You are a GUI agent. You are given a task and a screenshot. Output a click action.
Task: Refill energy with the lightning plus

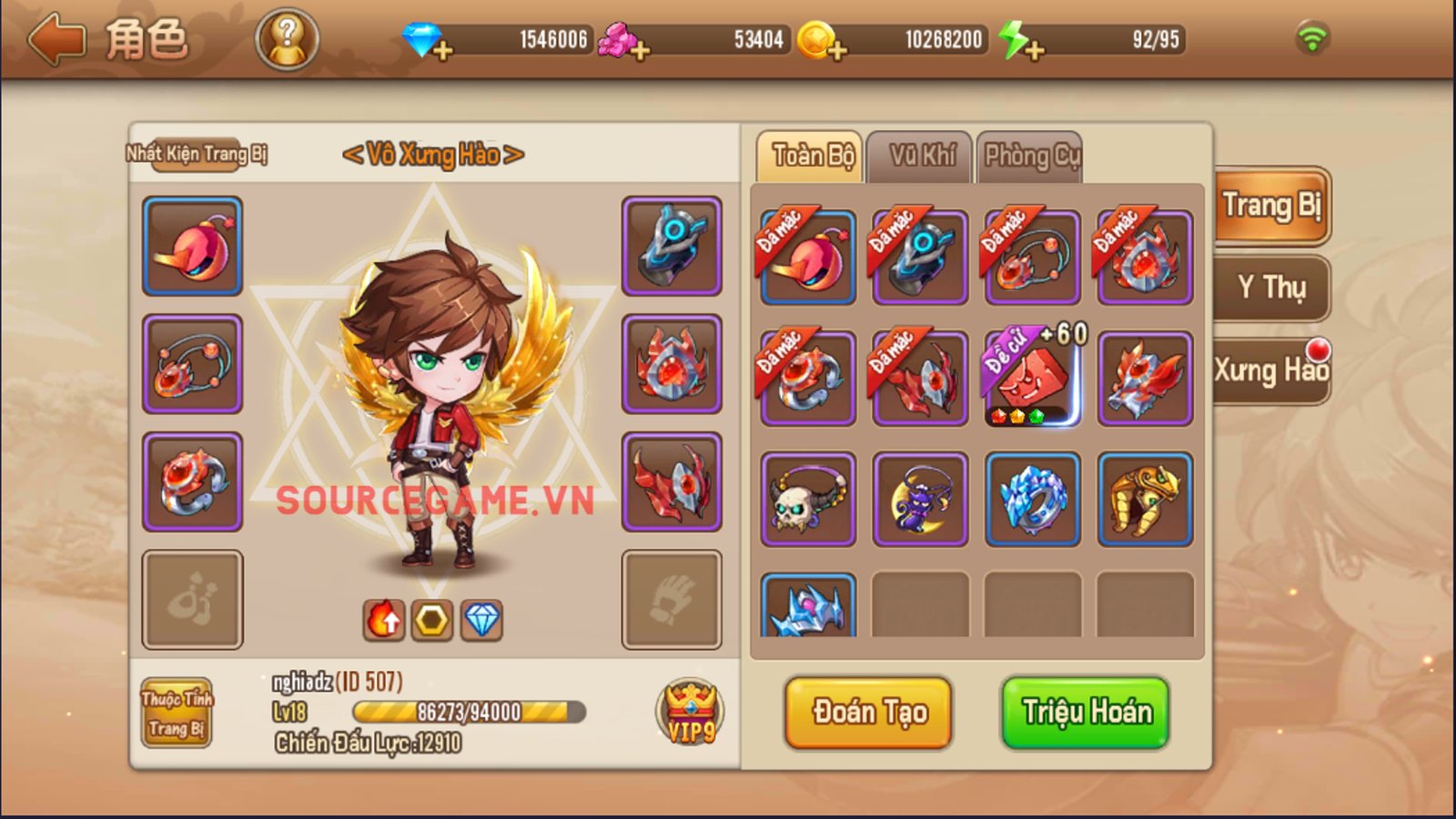(1033, 50)
